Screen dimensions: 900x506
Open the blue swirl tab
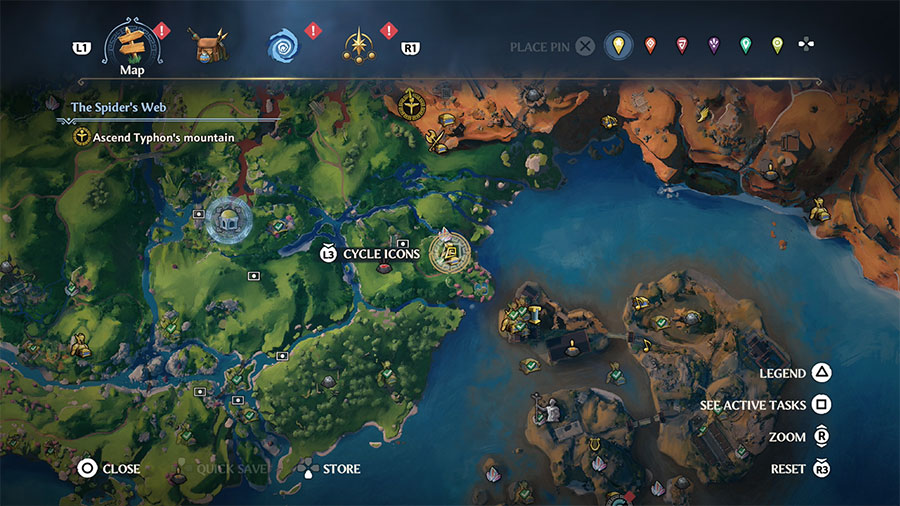[283, 46]
